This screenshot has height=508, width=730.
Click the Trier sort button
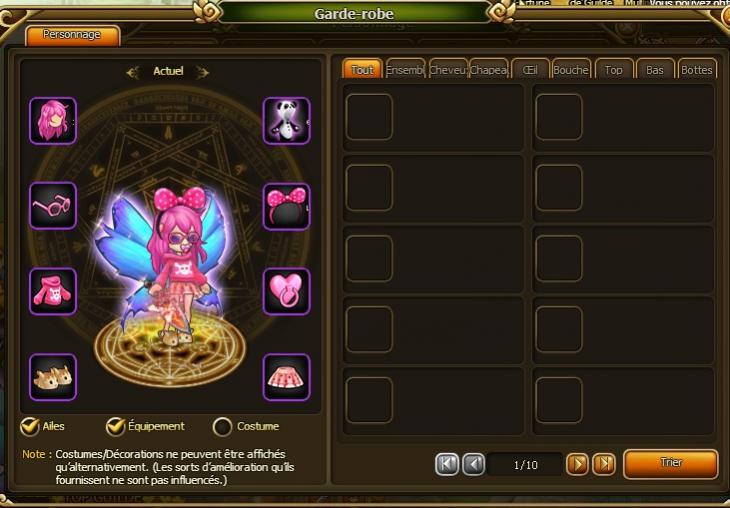[670, 464]
